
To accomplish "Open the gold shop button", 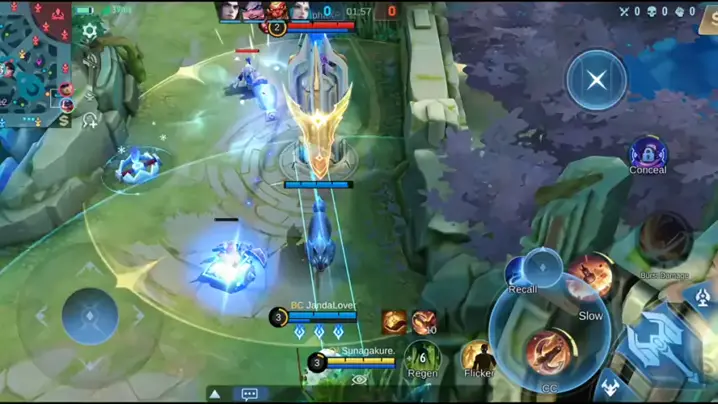I will click(65, 120).
